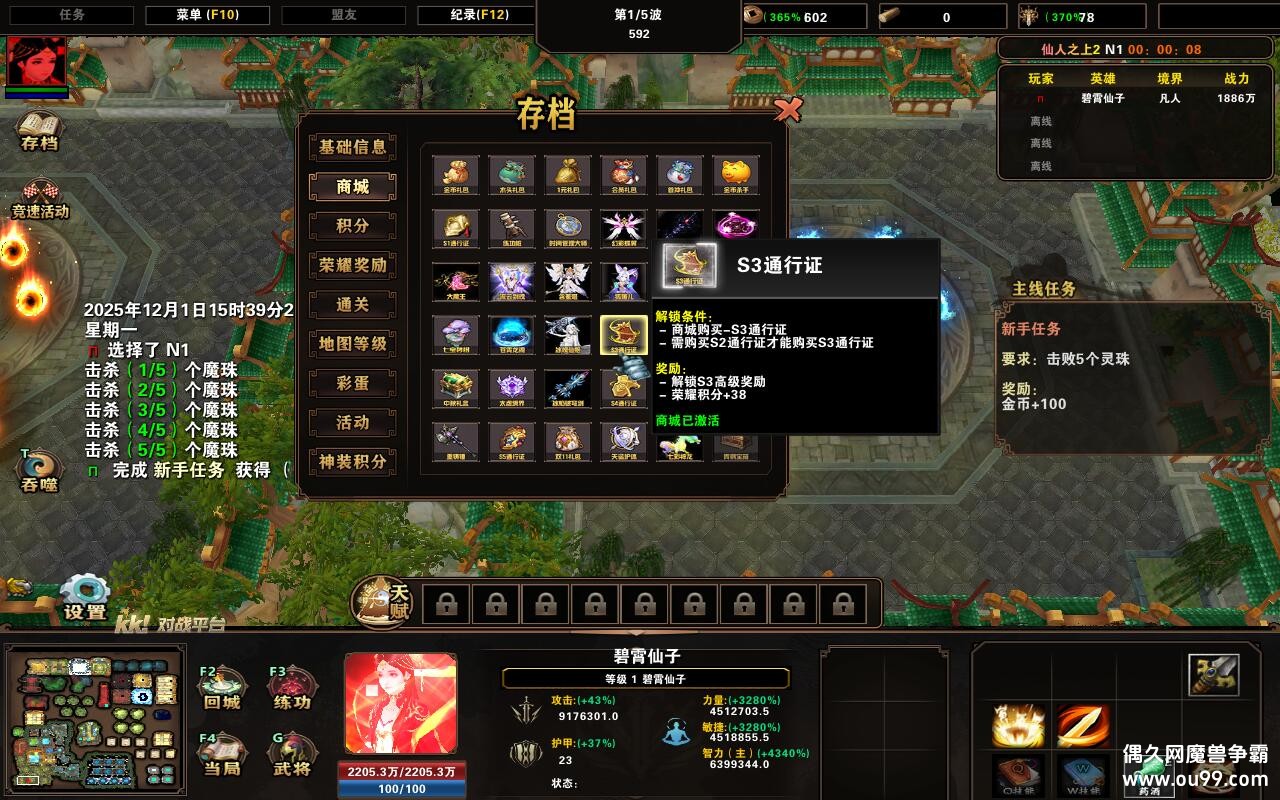Click the 练功 (F3) training icon

[290, 687]
